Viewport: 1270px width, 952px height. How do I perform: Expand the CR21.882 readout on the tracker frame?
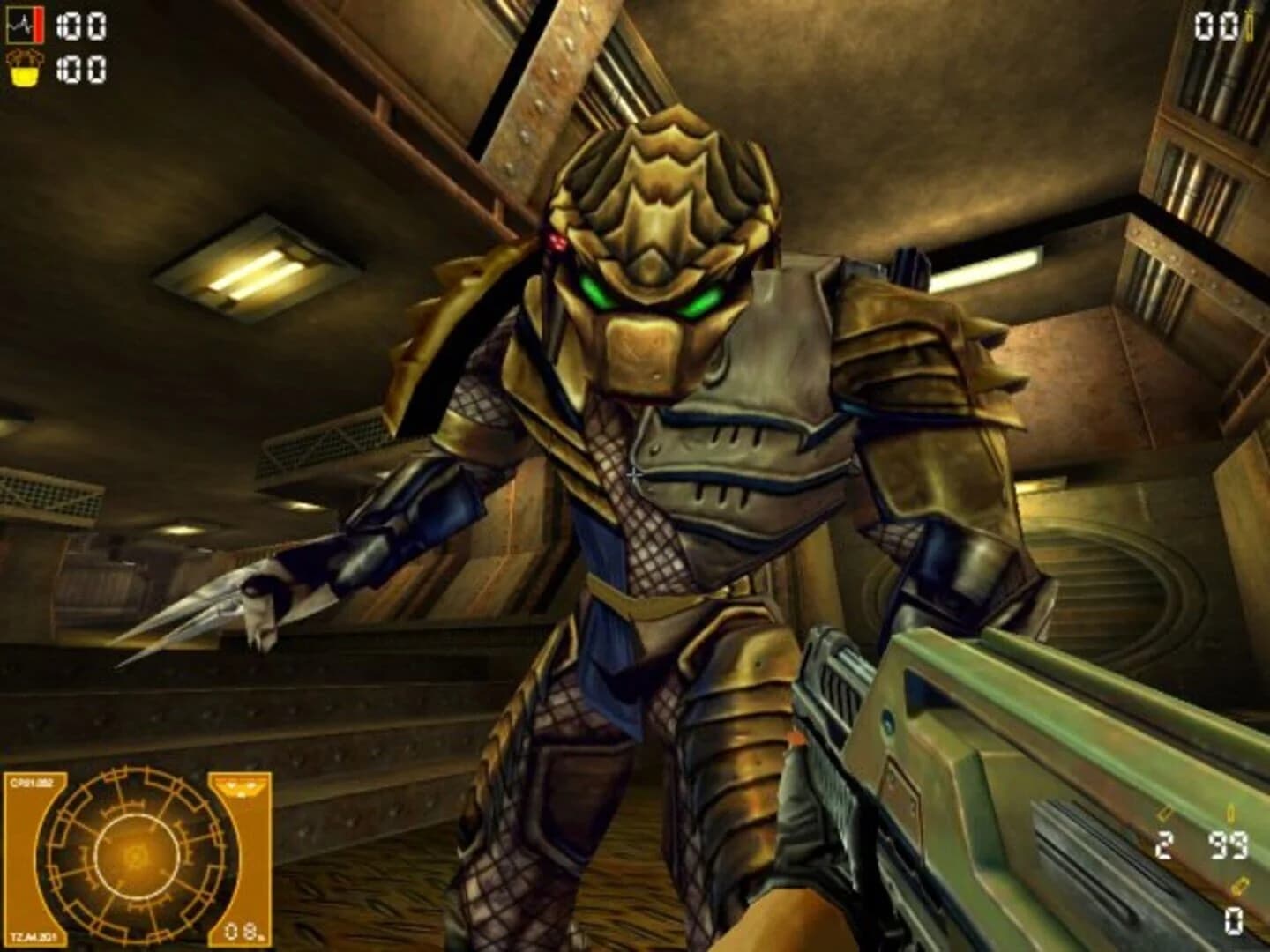(x=33, y=783)
